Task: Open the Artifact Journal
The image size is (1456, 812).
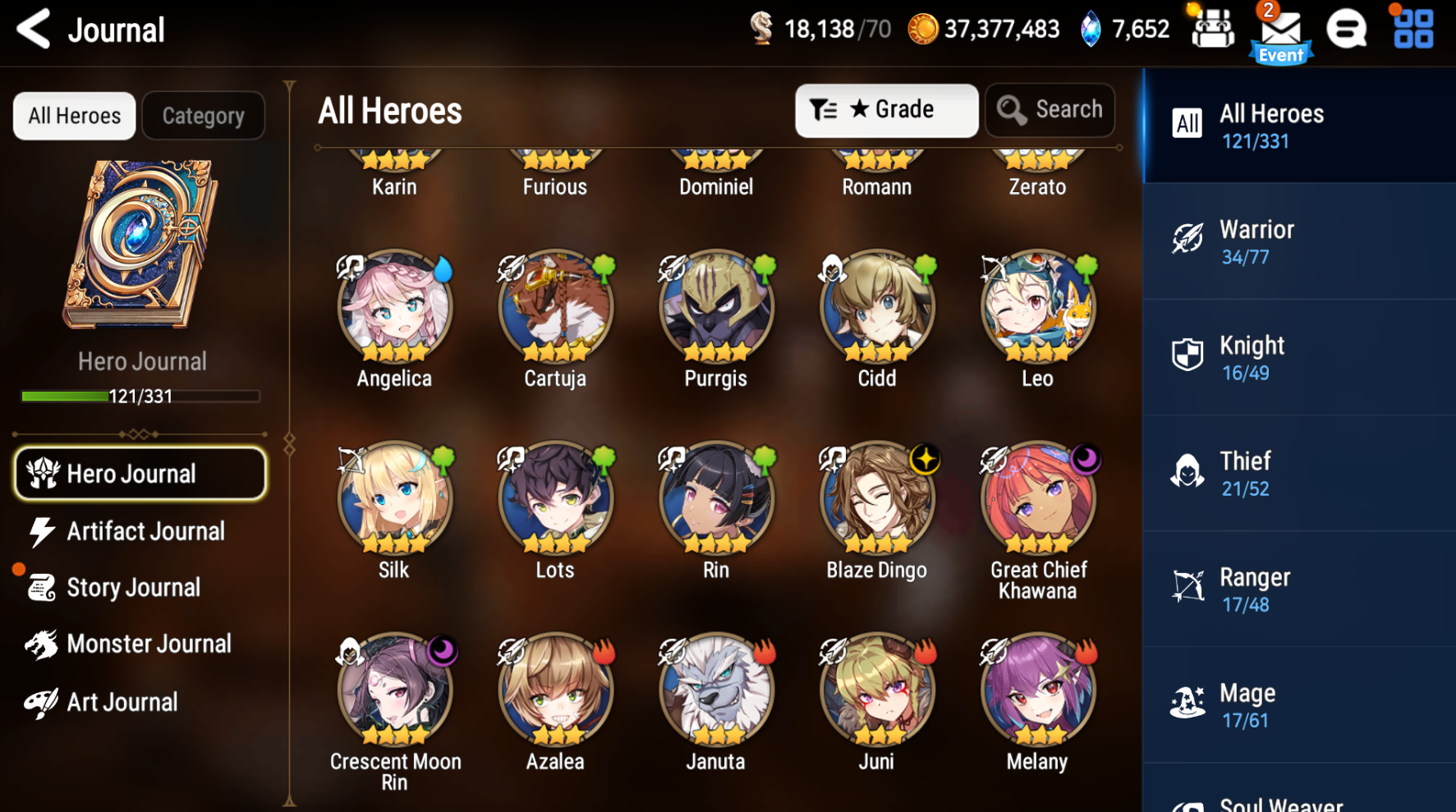Action: pos(145,531)
